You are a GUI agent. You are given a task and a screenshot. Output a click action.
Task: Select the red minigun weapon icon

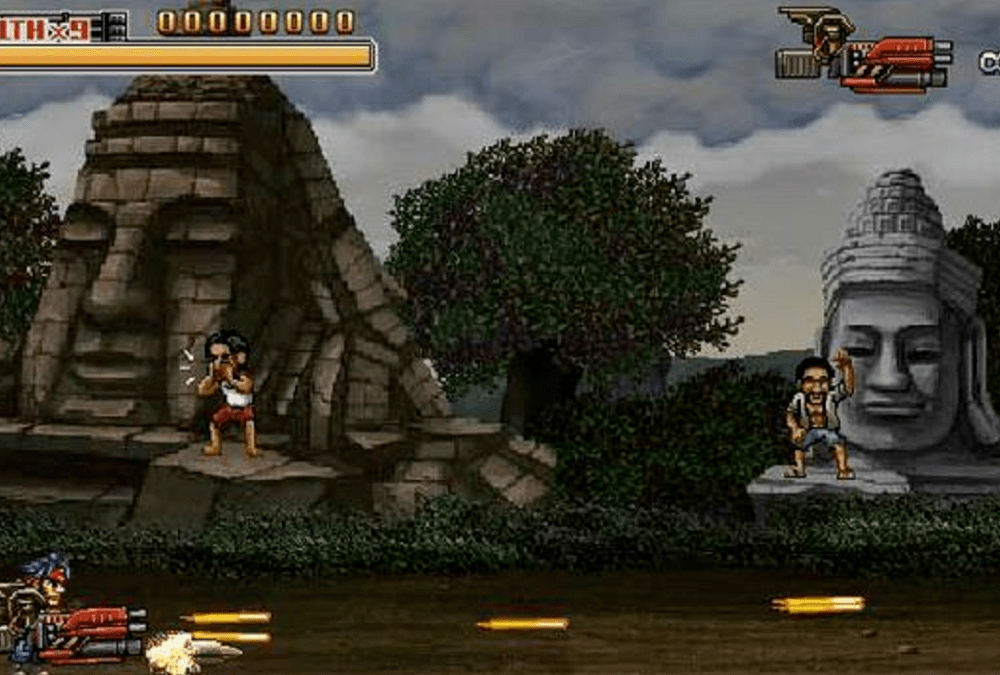(893, 62)
